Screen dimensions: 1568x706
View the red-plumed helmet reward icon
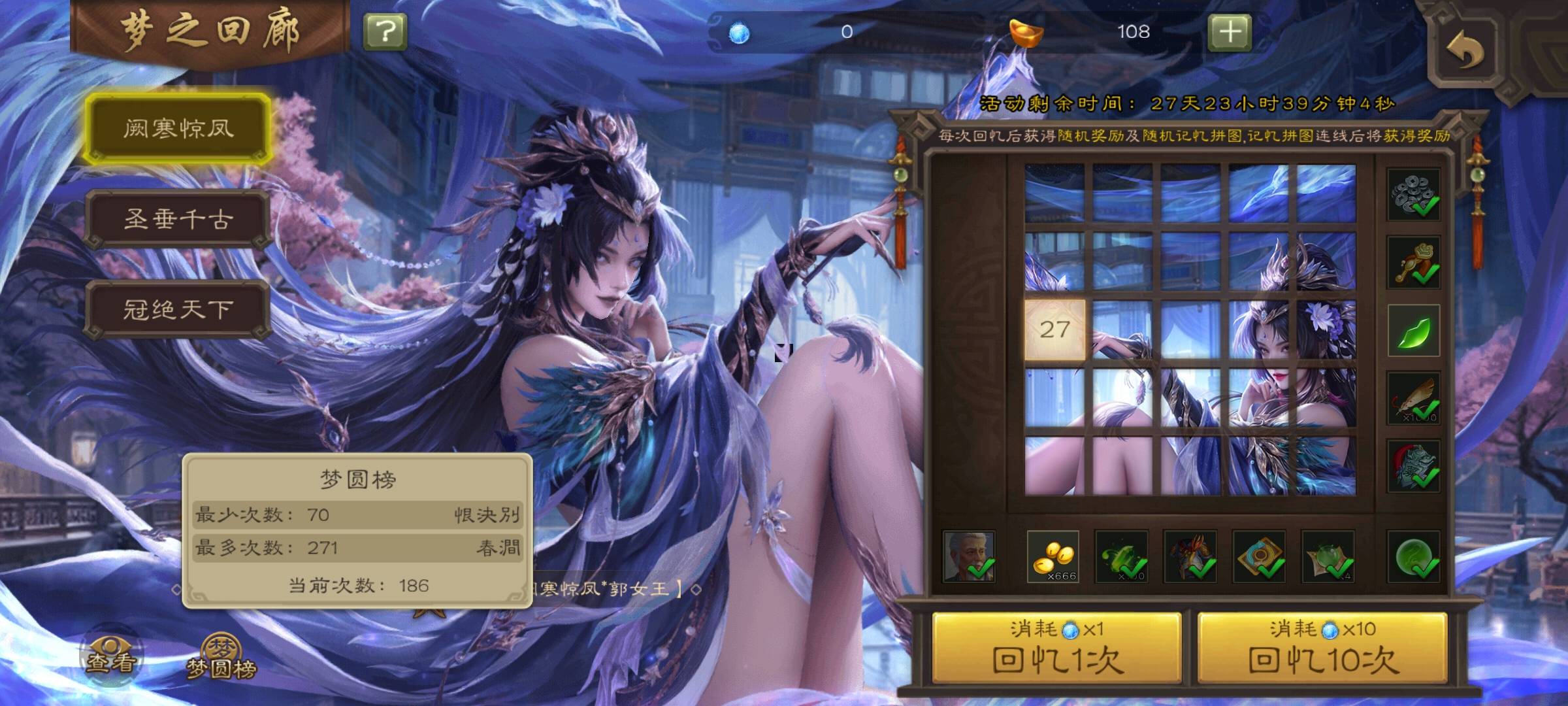(1413, 465)
